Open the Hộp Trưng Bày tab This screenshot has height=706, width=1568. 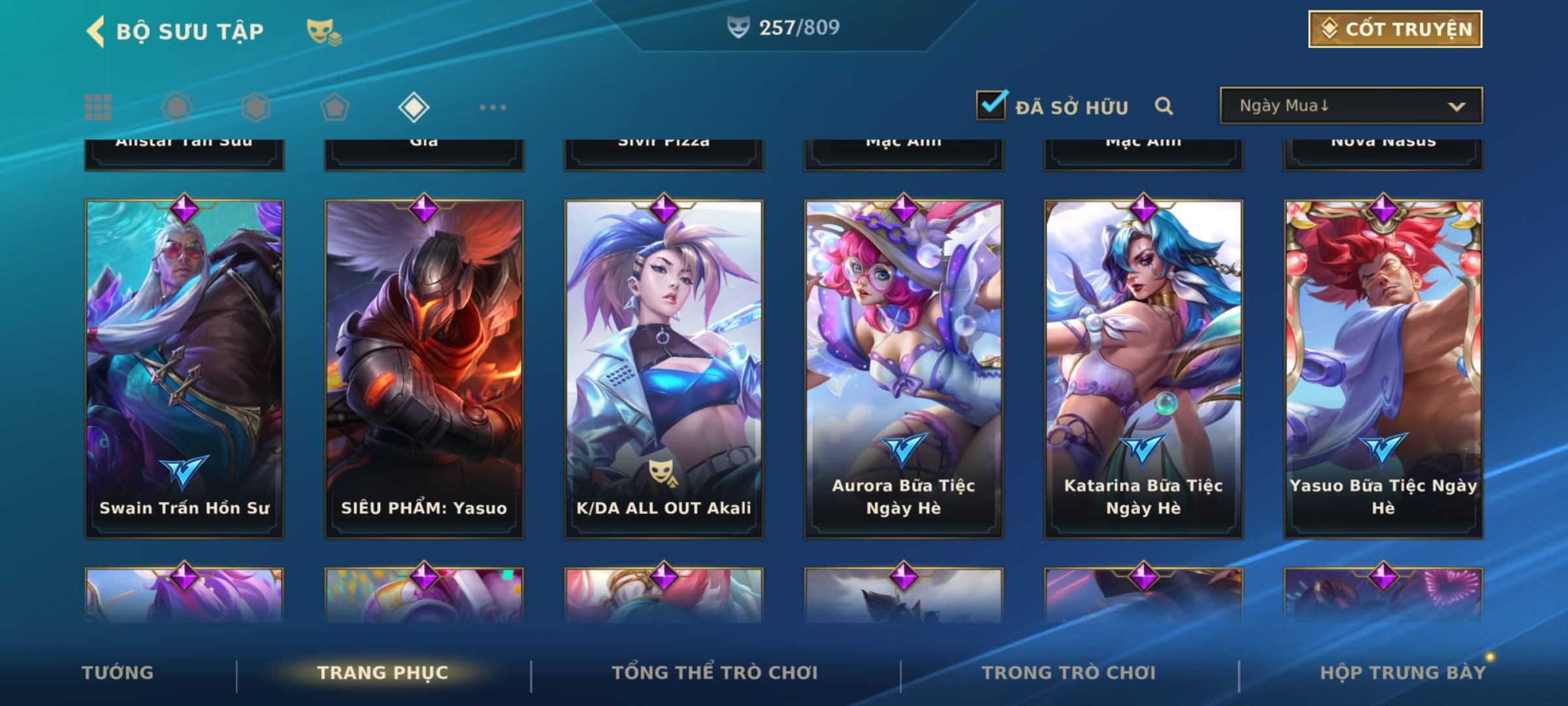click(1403, 673)
